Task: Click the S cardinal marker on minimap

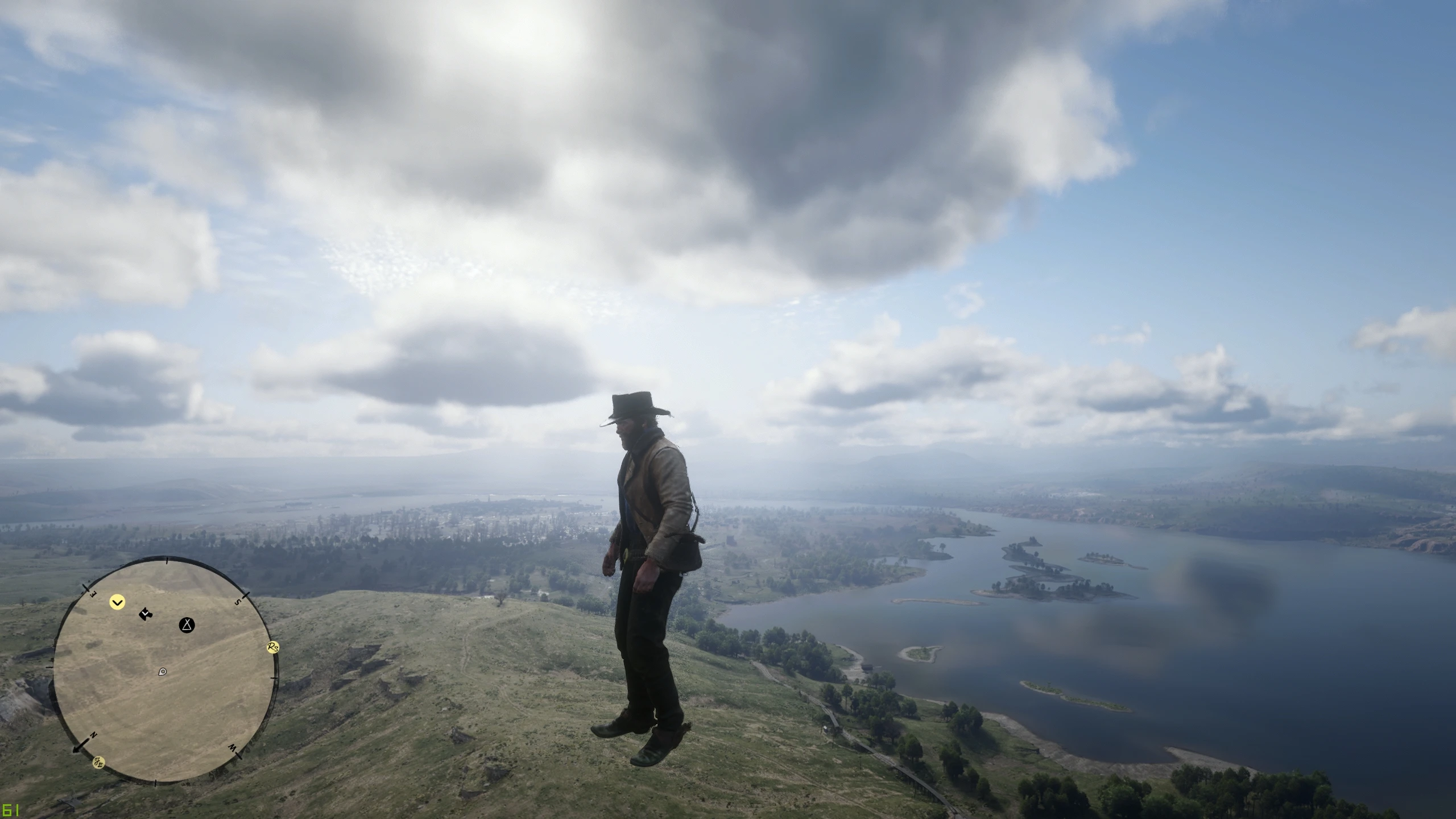Action: [x=238, y=601]
